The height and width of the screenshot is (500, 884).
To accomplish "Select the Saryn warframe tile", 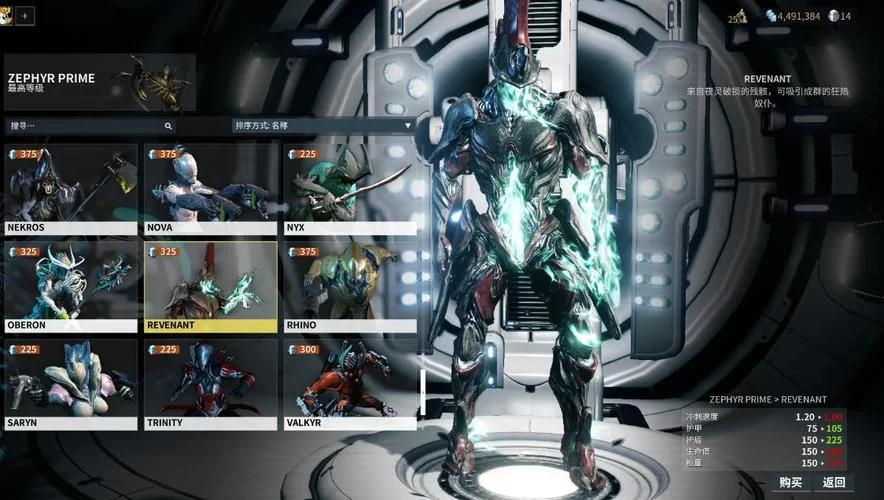I will click(71, 382).
